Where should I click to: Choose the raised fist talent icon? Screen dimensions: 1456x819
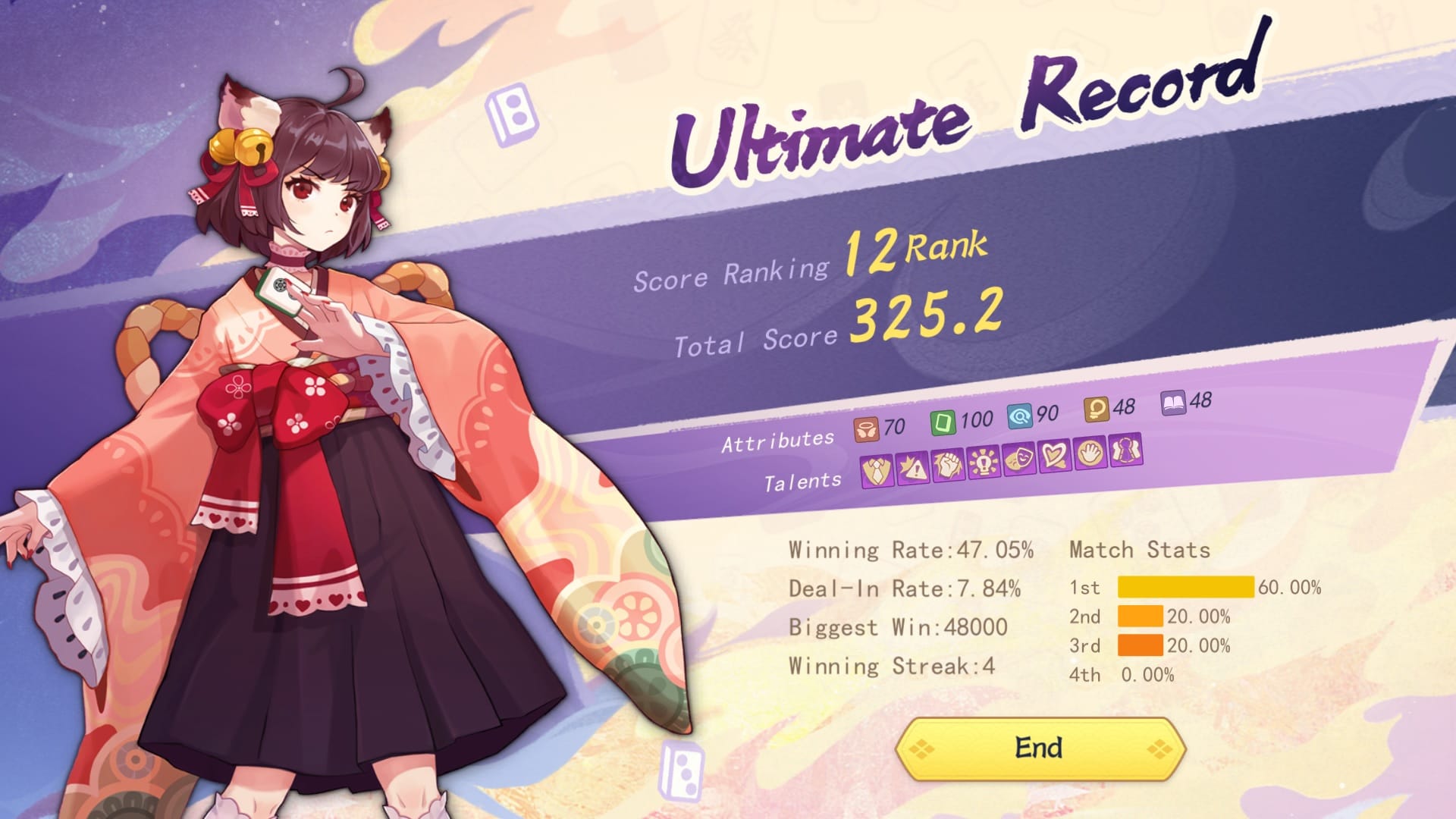click(948, 464)
